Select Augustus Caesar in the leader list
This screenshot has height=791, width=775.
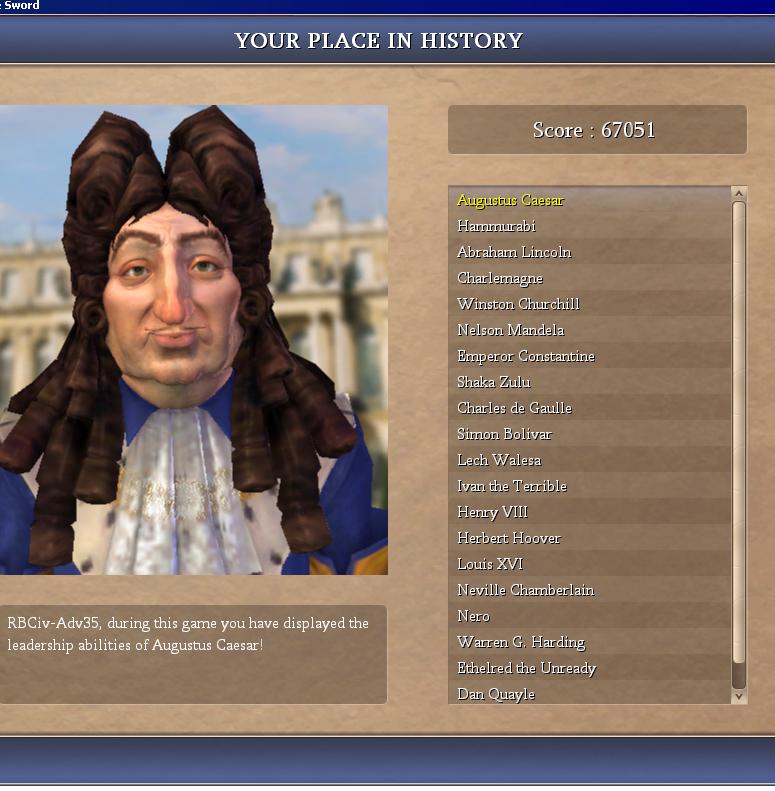pos(510,200)
